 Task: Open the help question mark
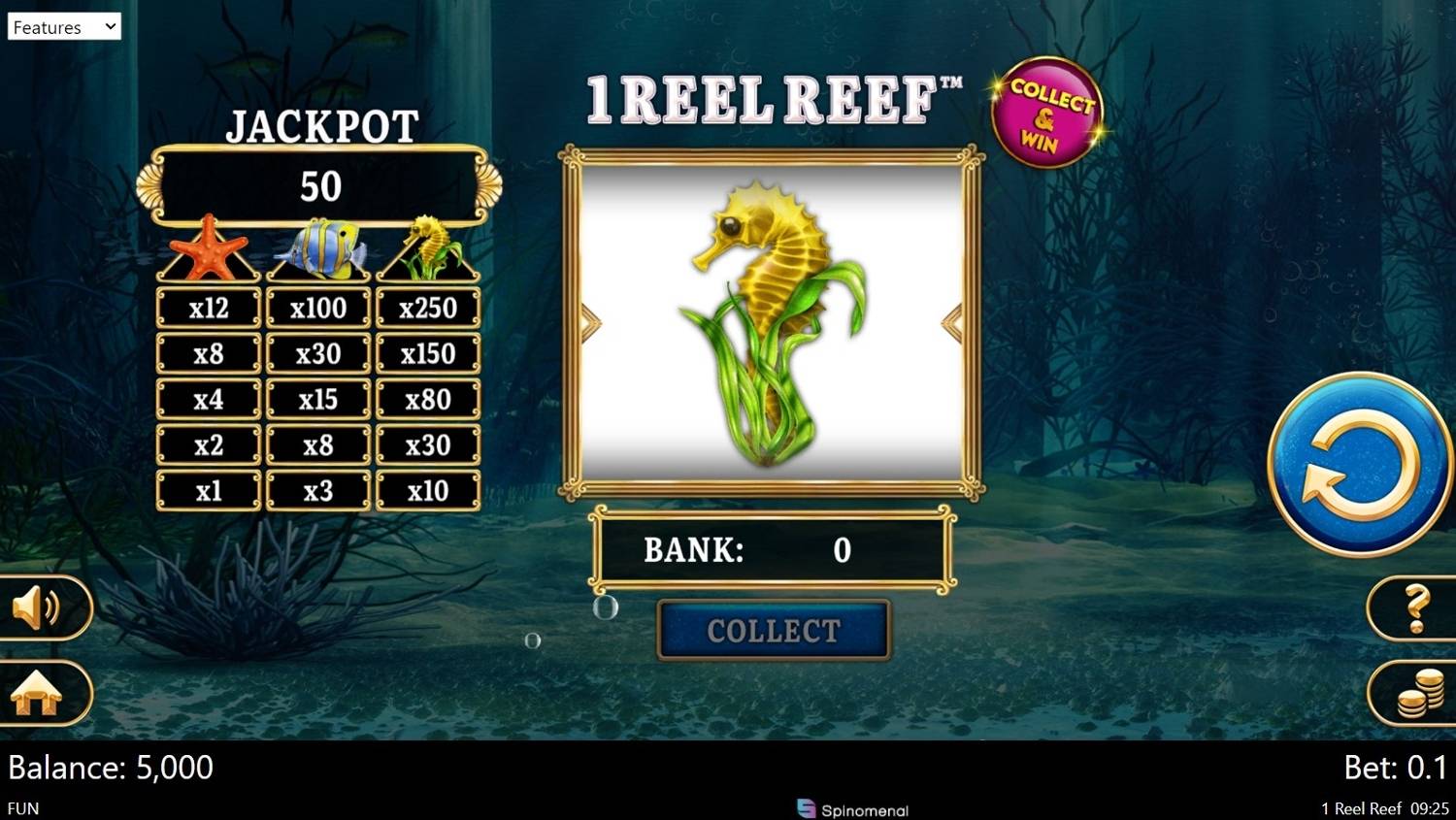coord(1415,607)
